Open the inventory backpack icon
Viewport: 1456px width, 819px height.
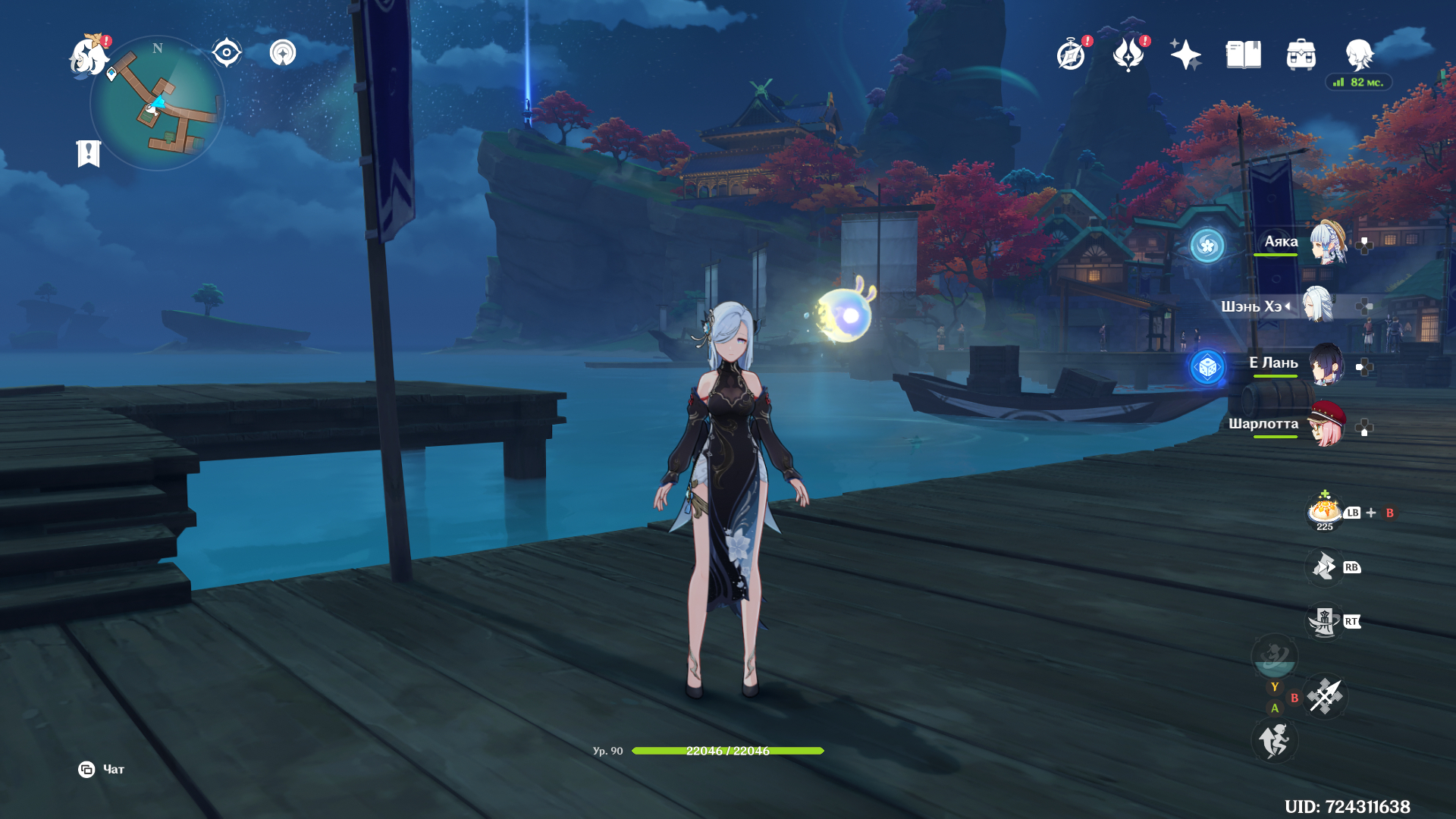click(x=1301, y=55)
